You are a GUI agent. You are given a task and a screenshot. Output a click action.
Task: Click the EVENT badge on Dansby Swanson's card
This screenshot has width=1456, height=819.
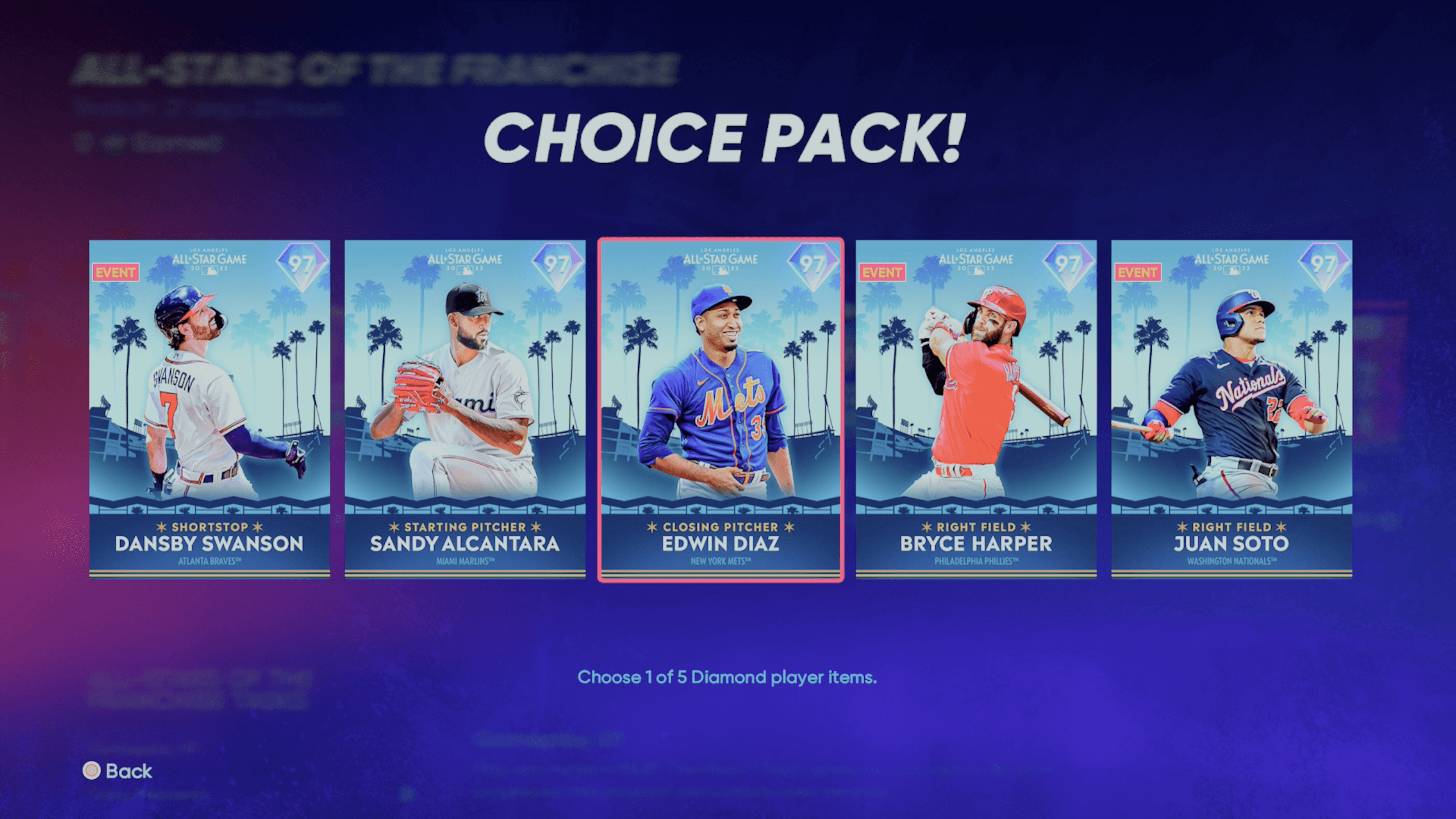115,272
